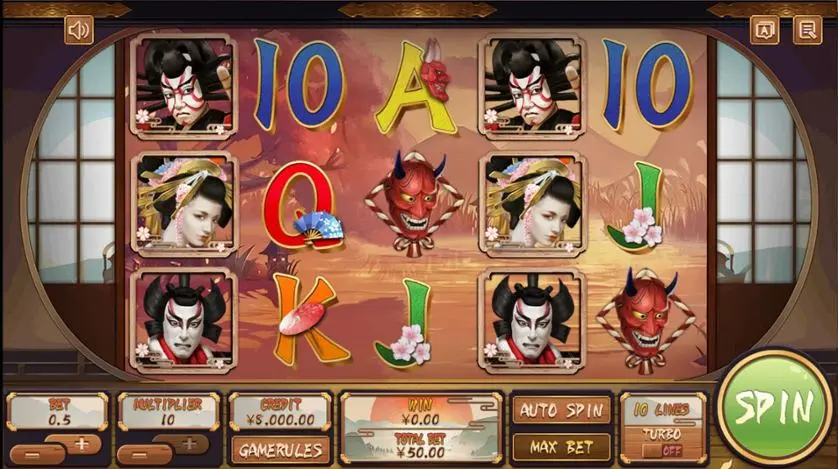The image size is (838, 469).
Task: Open the language settings icon
Action: [x=765, y=30]
